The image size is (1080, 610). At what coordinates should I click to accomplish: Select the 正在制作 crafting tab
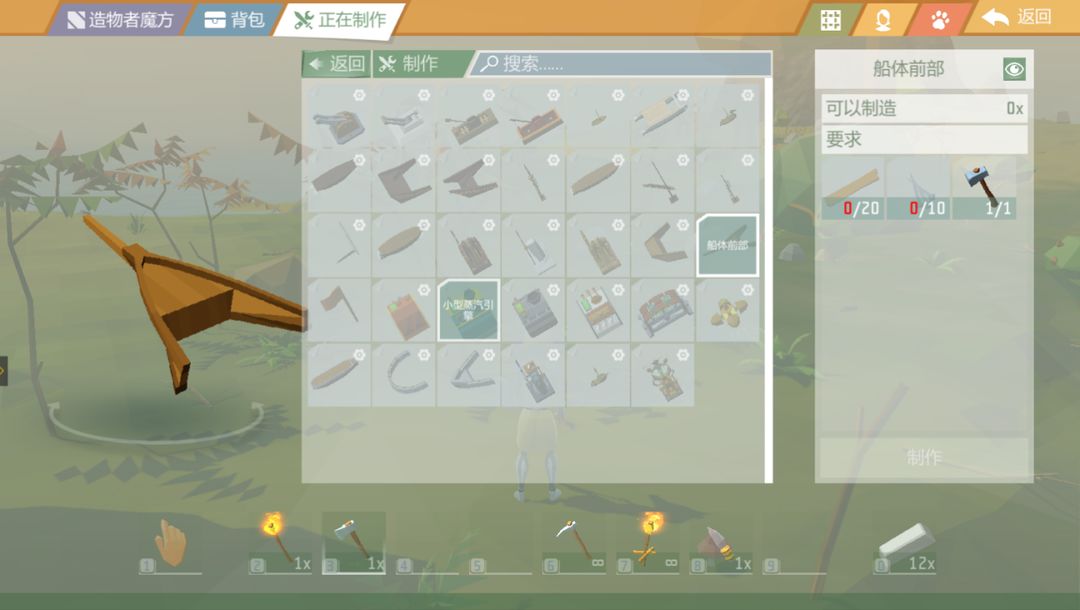[x=341, y=19]
